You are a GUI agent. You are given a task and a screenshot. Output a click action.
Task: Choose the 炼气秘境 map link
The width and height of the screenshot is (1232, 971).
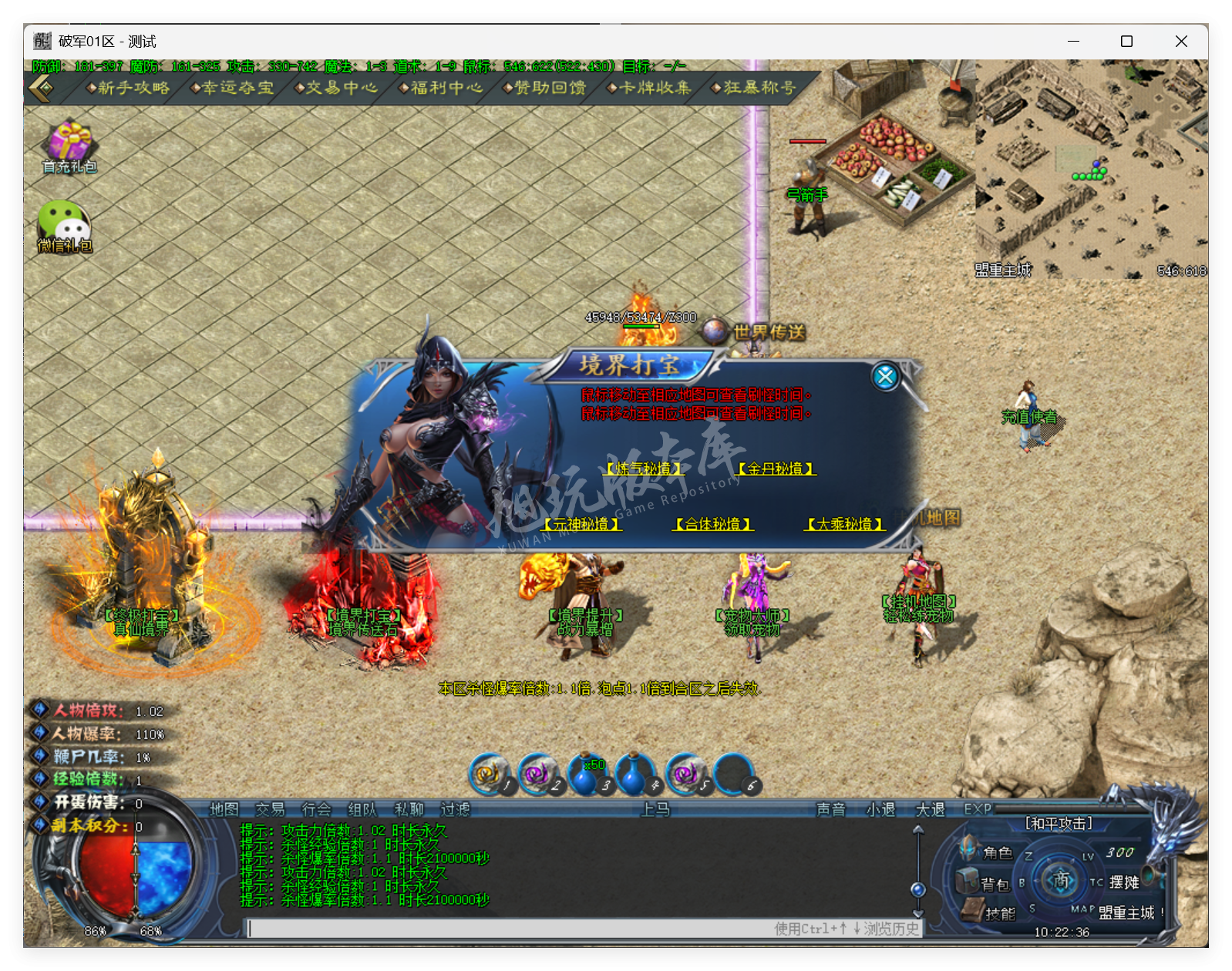645,469
